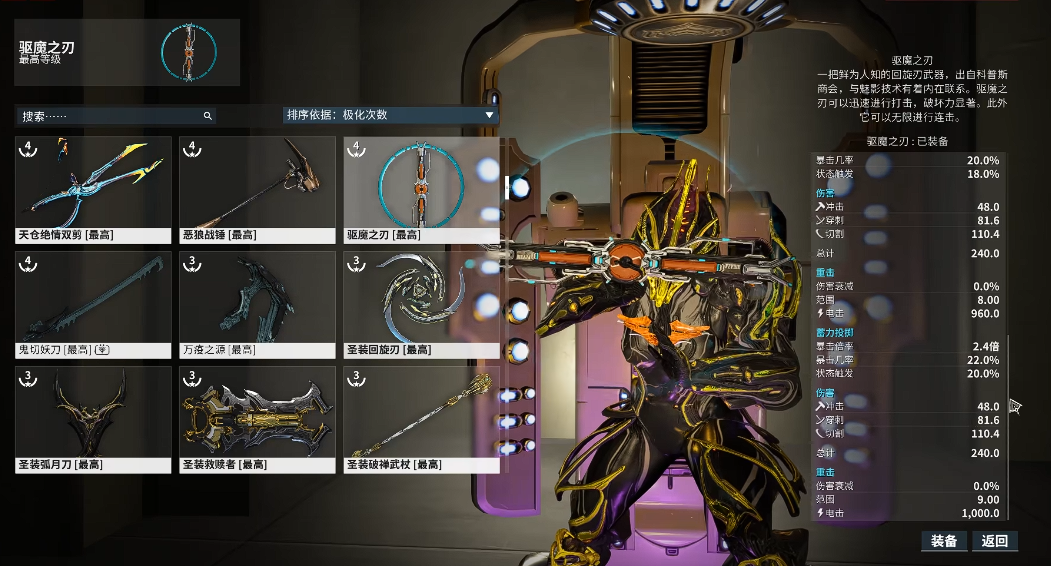The image size is (1051, 566).
Task: Click the 装备 equip button
Action: pyautogui.click(x=944, y=541)
